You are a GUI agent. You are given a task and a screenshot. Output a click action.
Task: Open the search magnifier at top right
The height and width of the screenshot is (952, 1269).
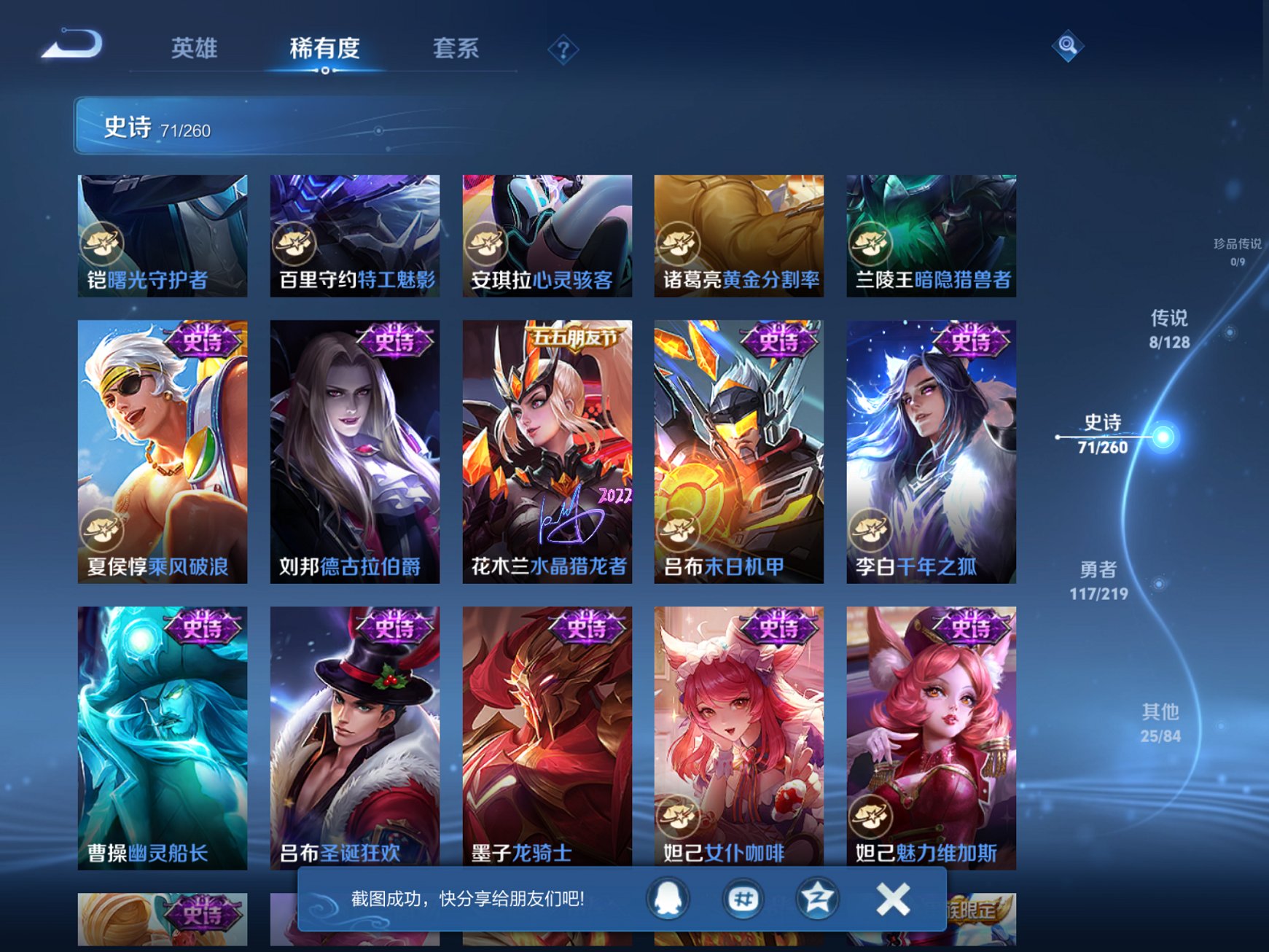(1067, 46)
